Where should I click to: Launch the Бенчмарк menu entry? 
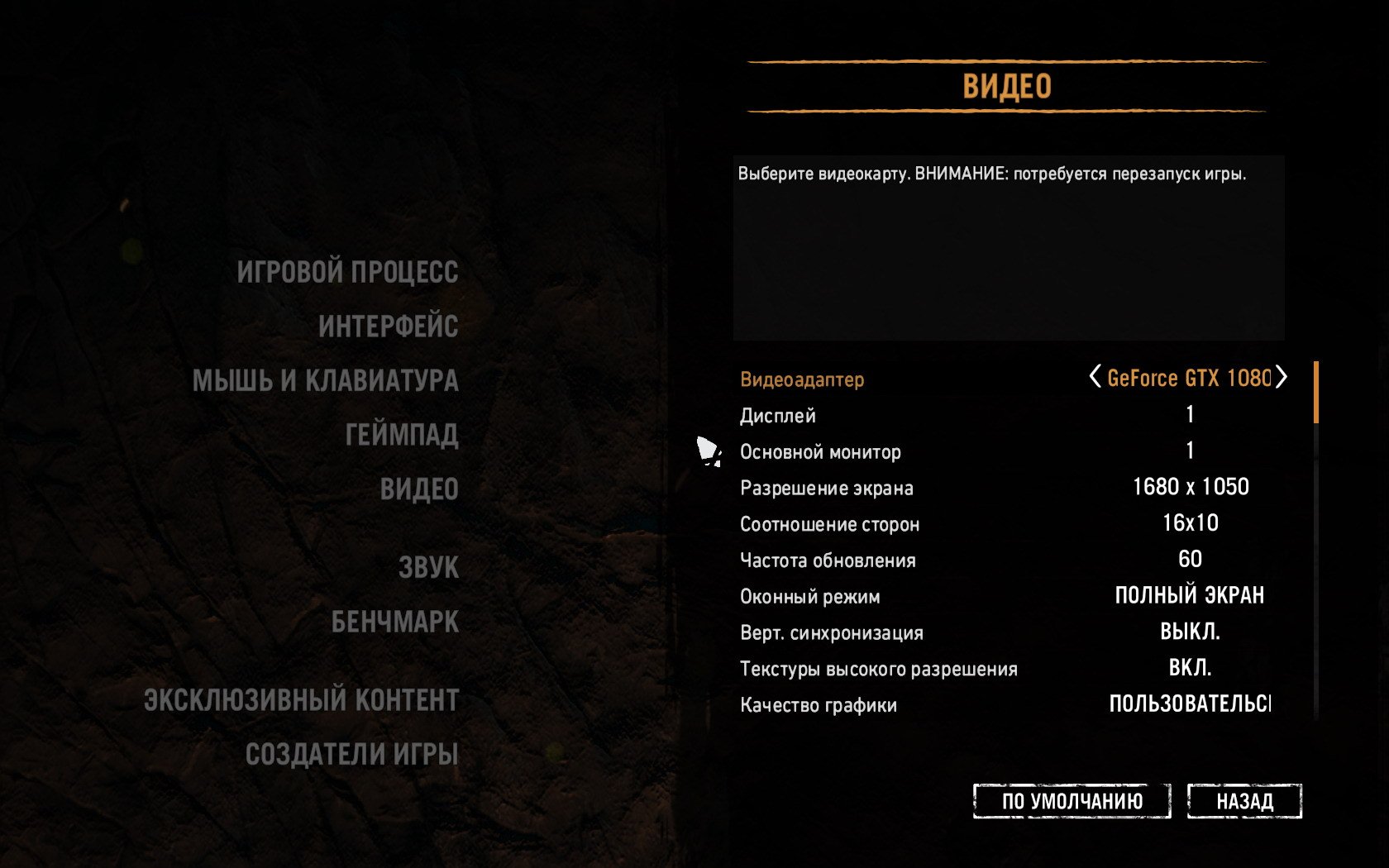[394, 622]
